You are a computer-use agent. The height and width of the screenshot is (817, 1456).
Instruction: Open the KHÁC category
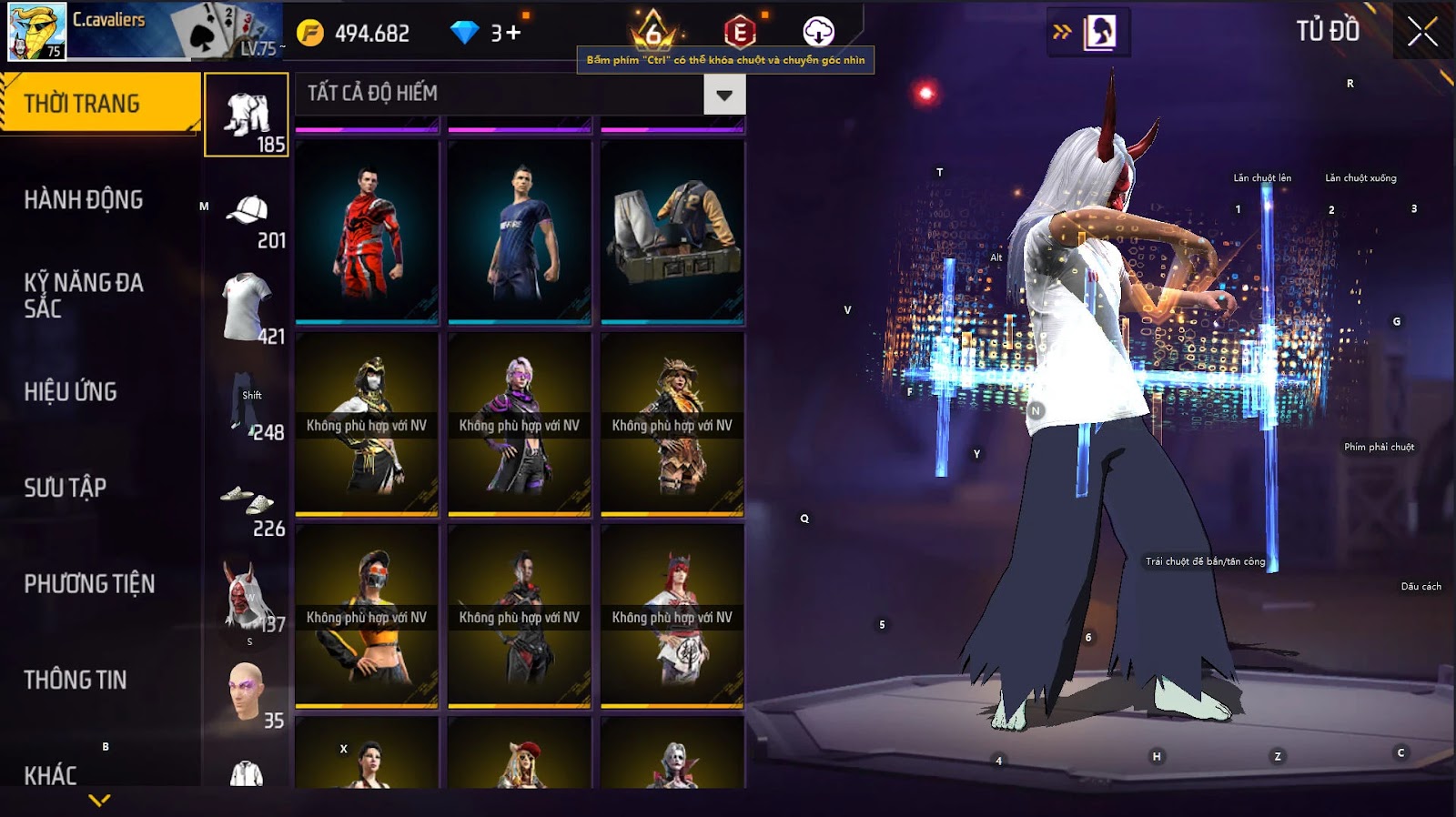(51, 774)
